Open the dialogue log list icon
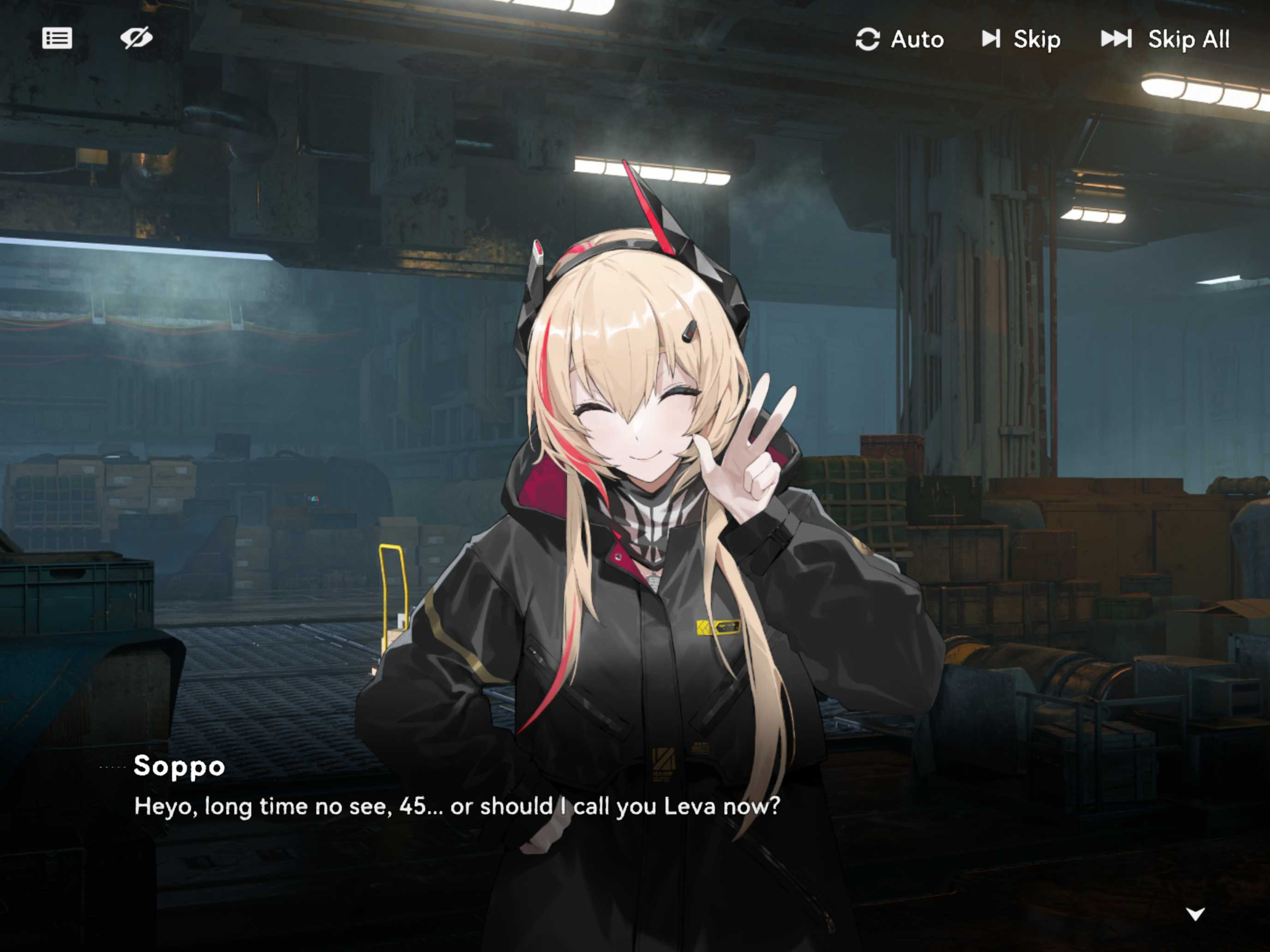 pos(57,38)
